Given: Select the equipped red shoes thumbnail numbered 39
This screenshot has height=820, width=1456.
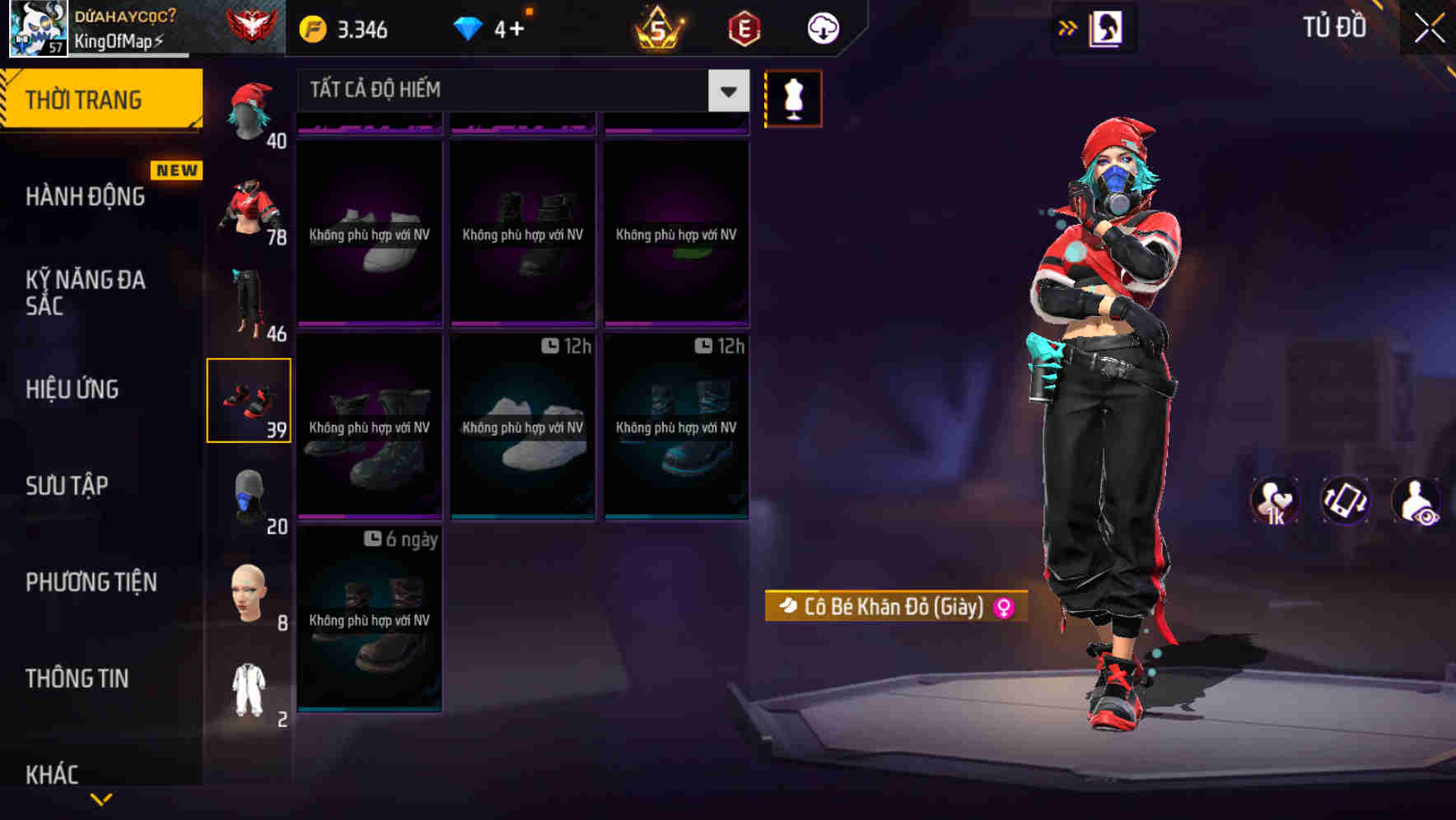Looking at the screenshot, I should (250, 398).
